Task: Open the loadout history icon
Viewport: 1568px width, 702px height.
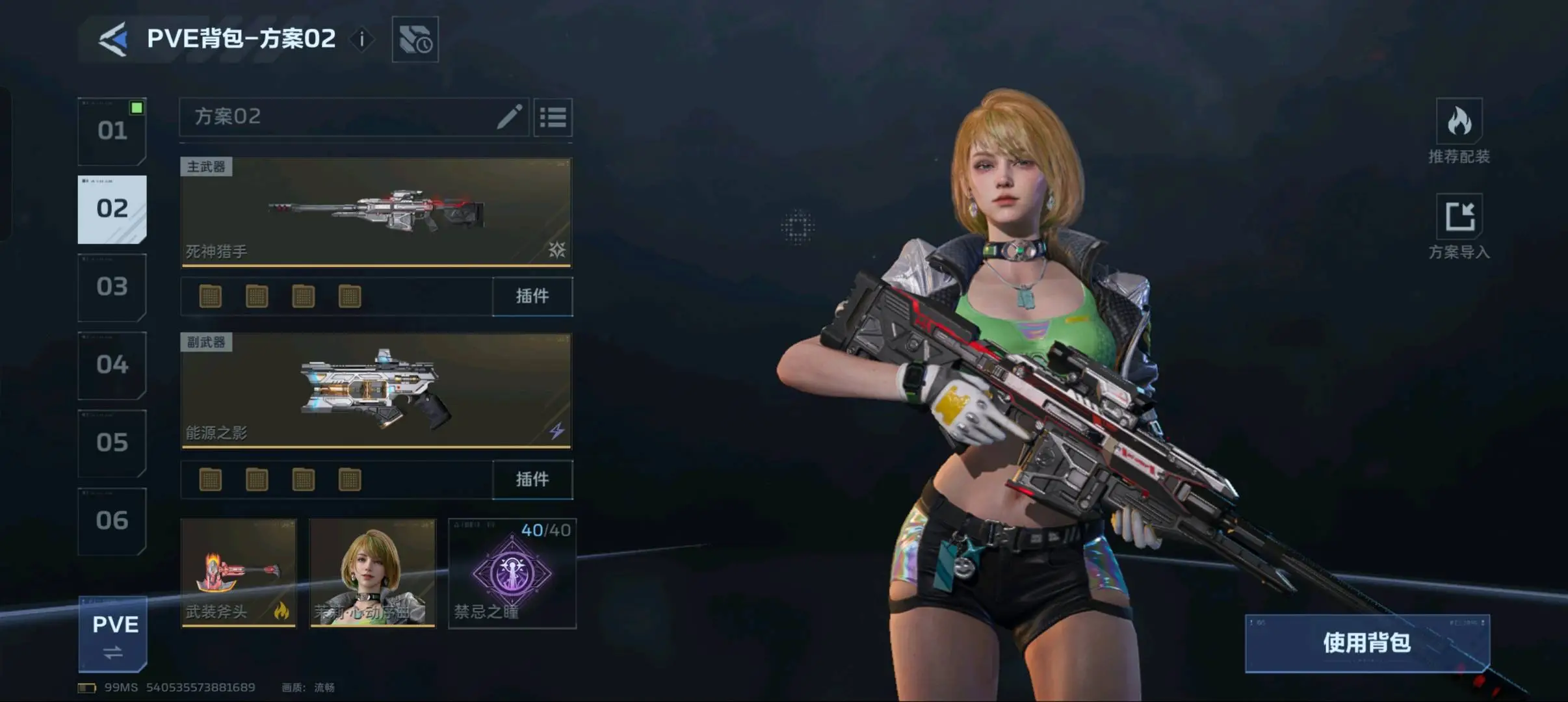Action: 415,40
